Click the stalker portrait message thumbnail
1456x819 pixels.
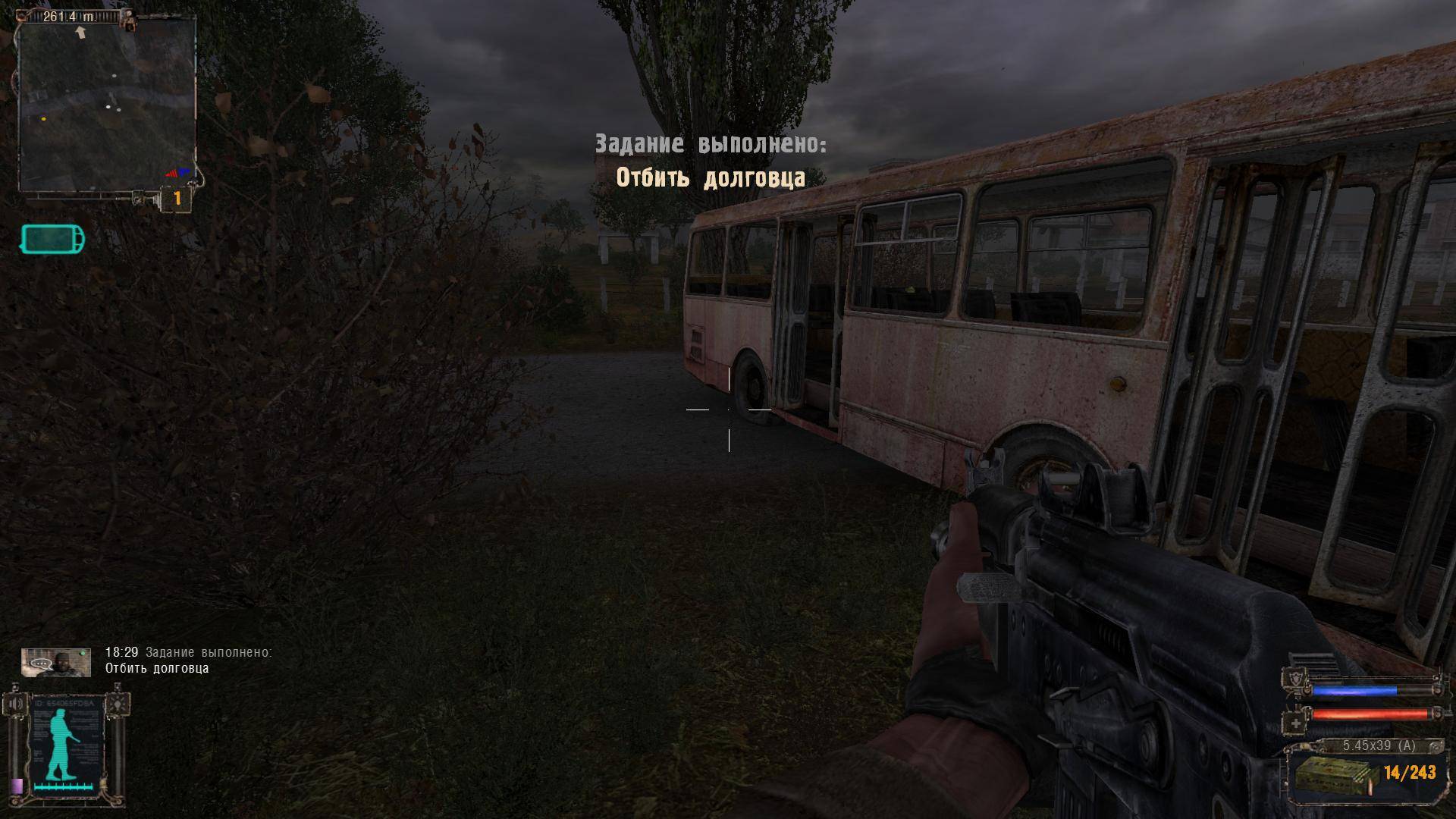(56, 662)
